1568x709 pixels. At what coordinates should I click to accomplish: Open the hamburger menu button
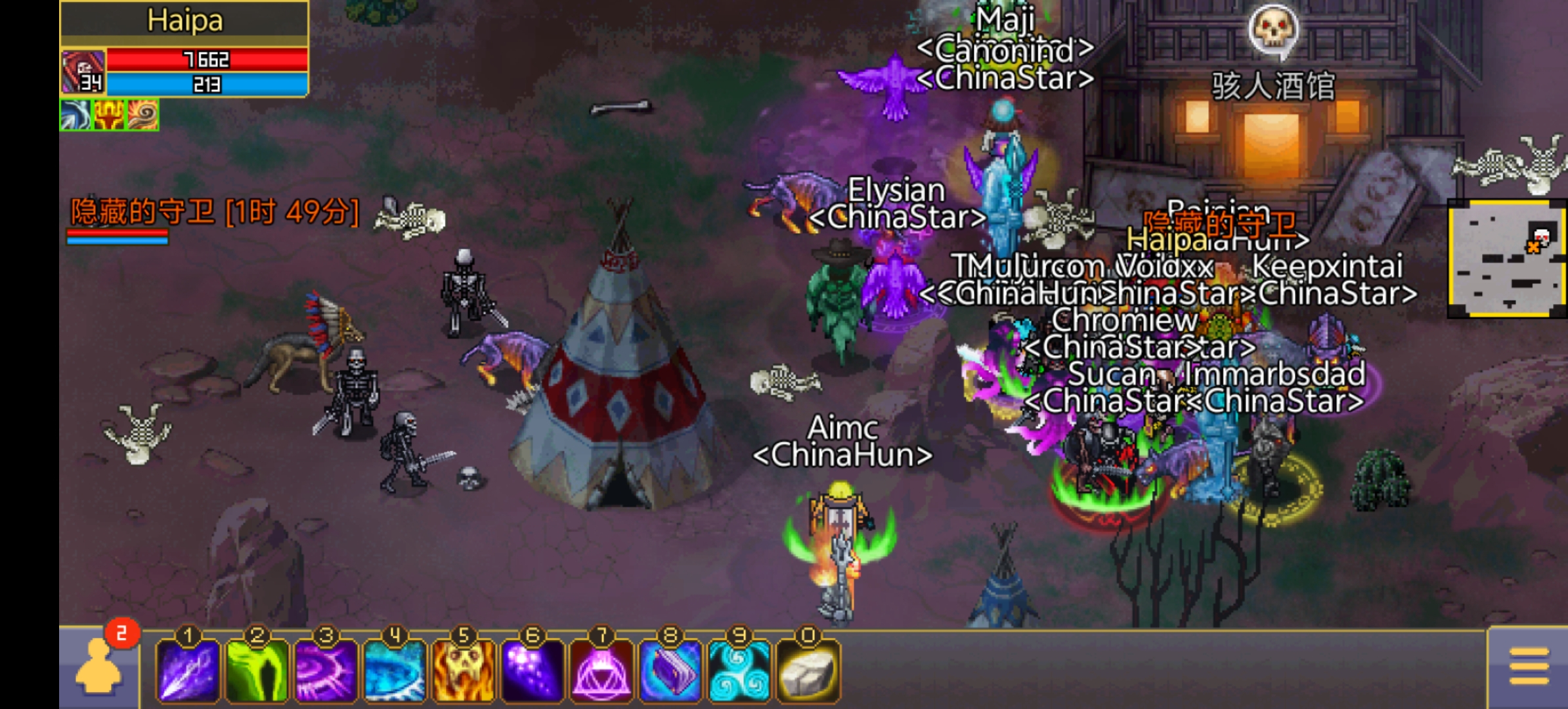[1529, 667]
